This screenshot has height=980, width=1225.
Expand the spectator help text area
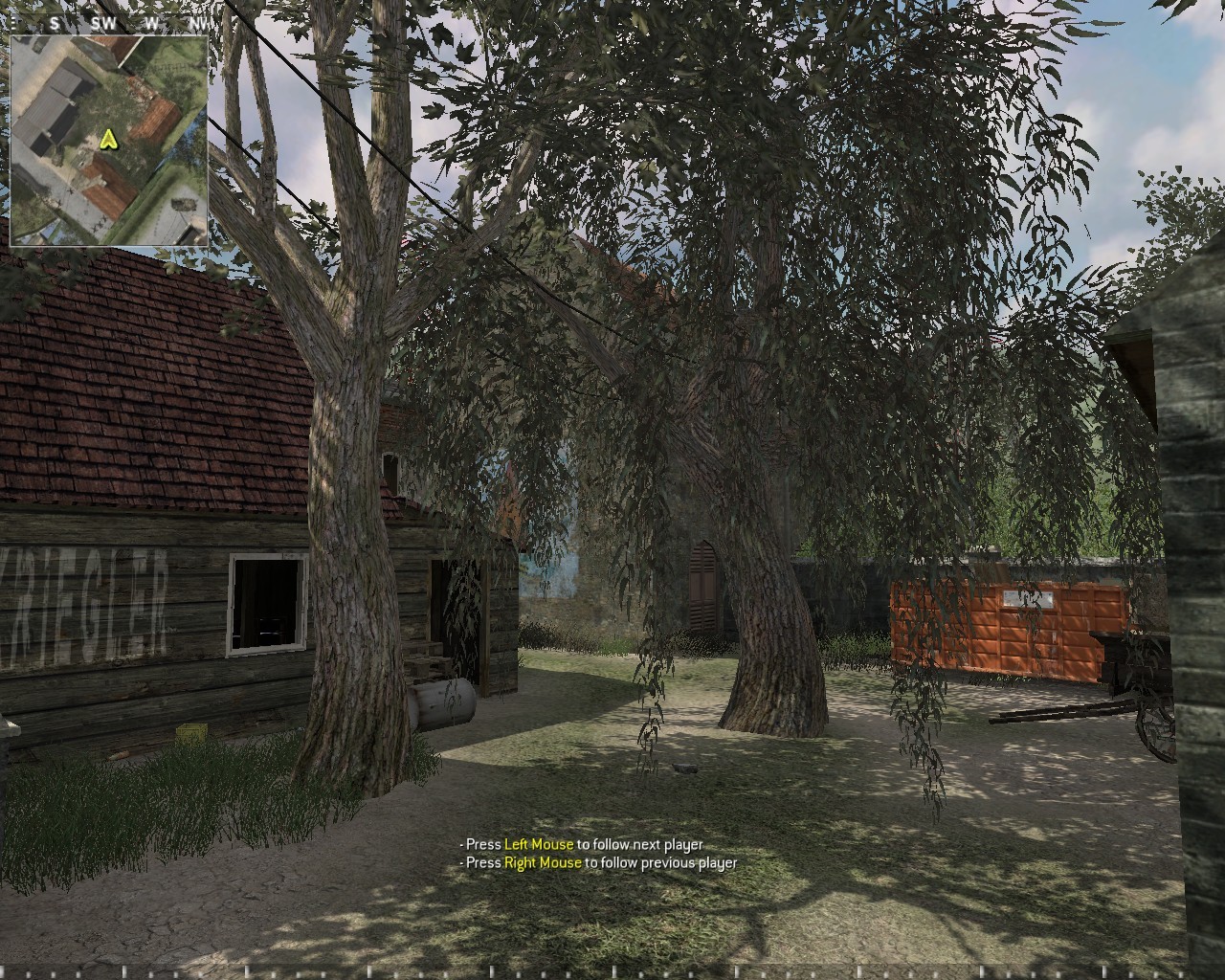tap(598, 854)
